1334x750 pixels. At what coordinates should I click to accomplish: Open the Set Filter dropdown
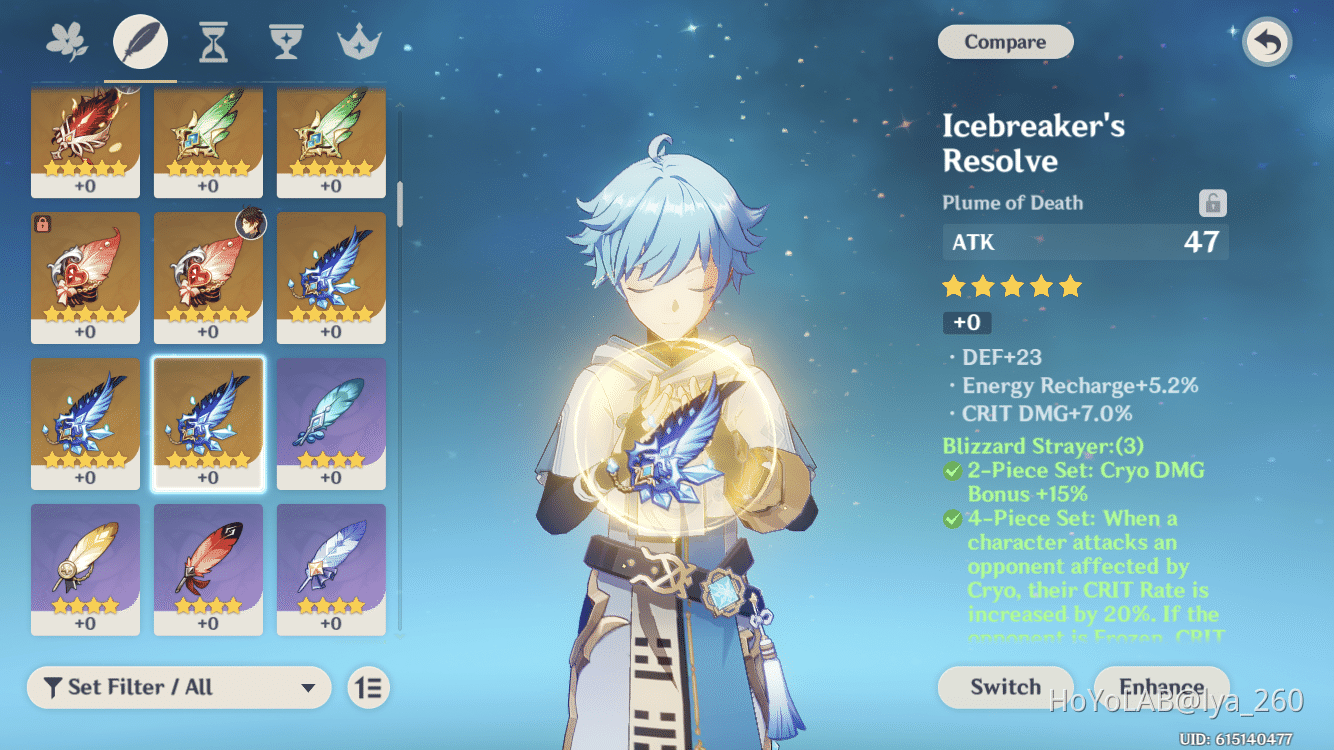point(179,687)
